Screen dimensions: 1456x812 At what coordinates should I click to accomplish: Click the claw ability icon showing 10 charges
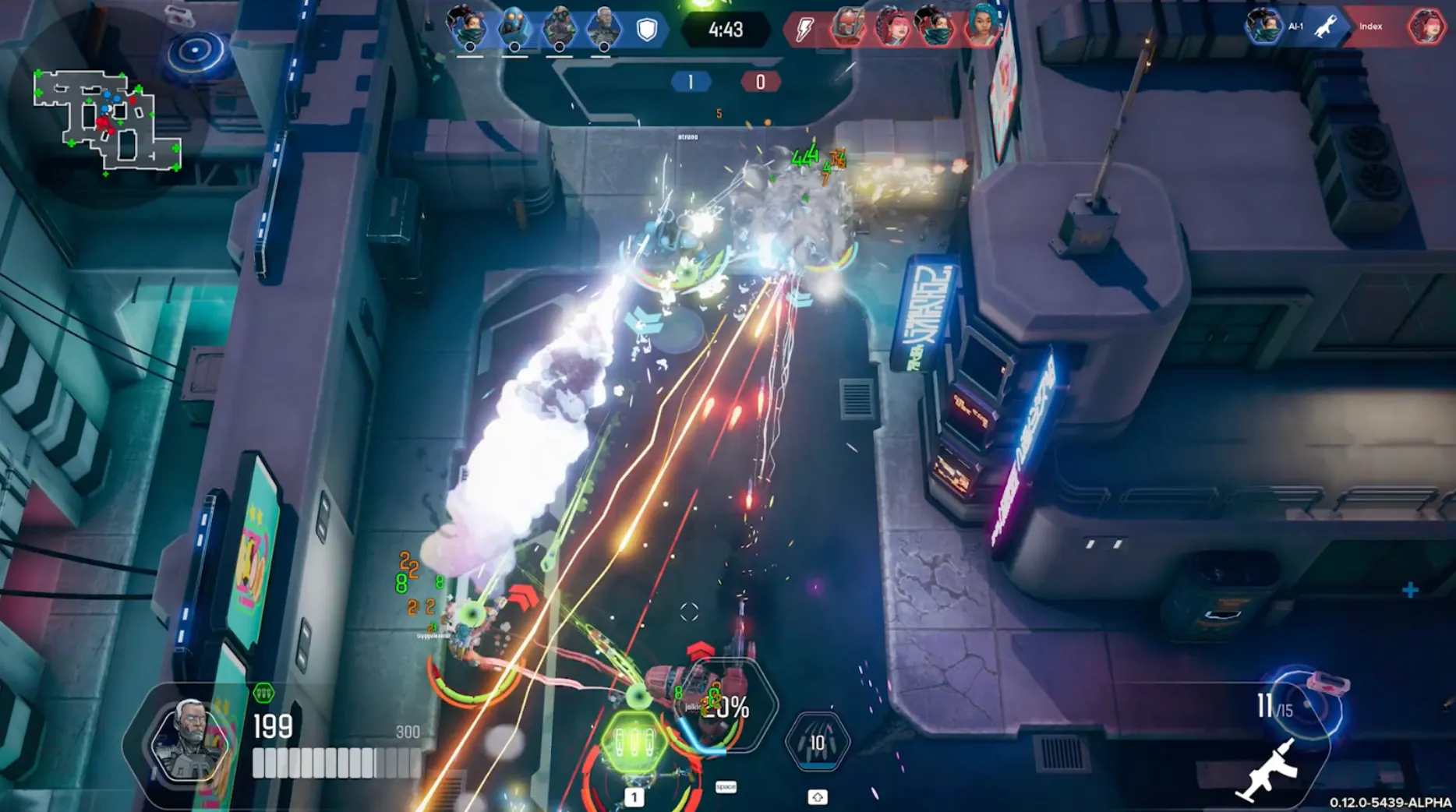(815, 743)
